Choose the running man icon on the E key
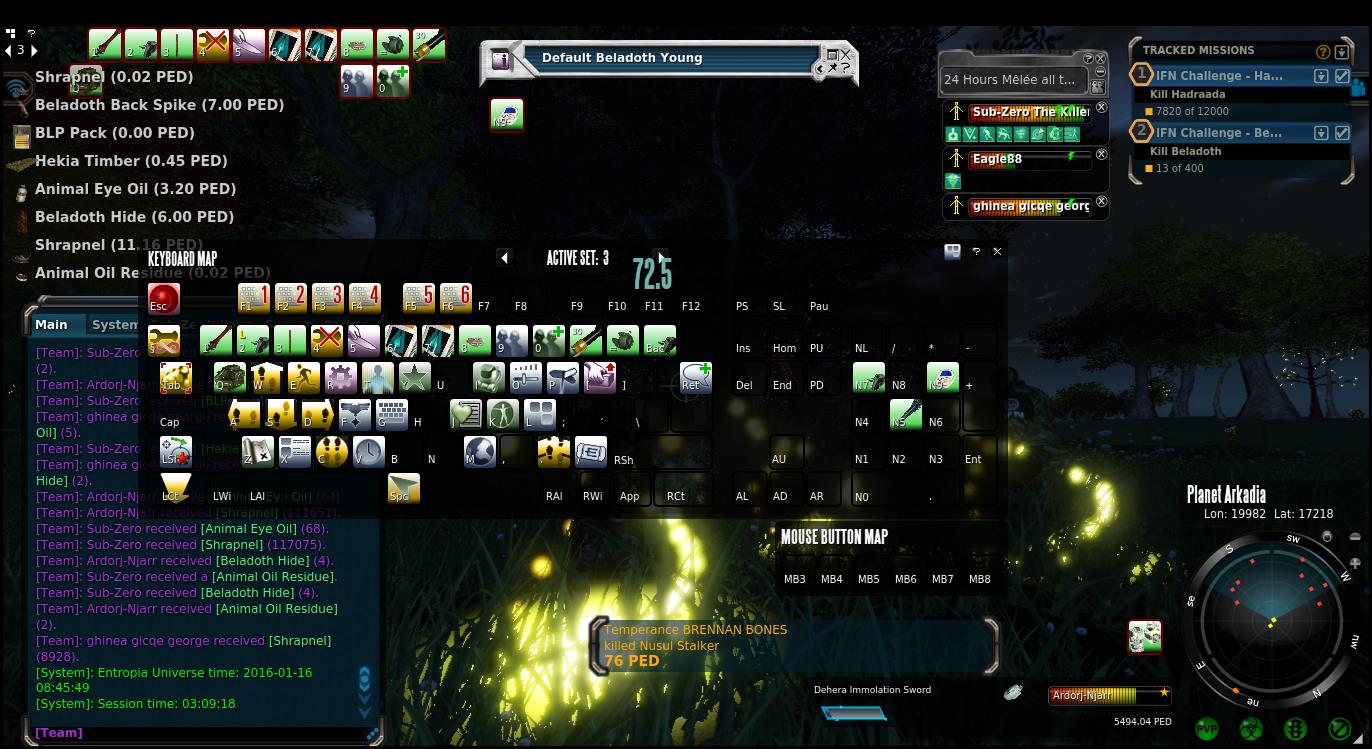 [303, 377]
